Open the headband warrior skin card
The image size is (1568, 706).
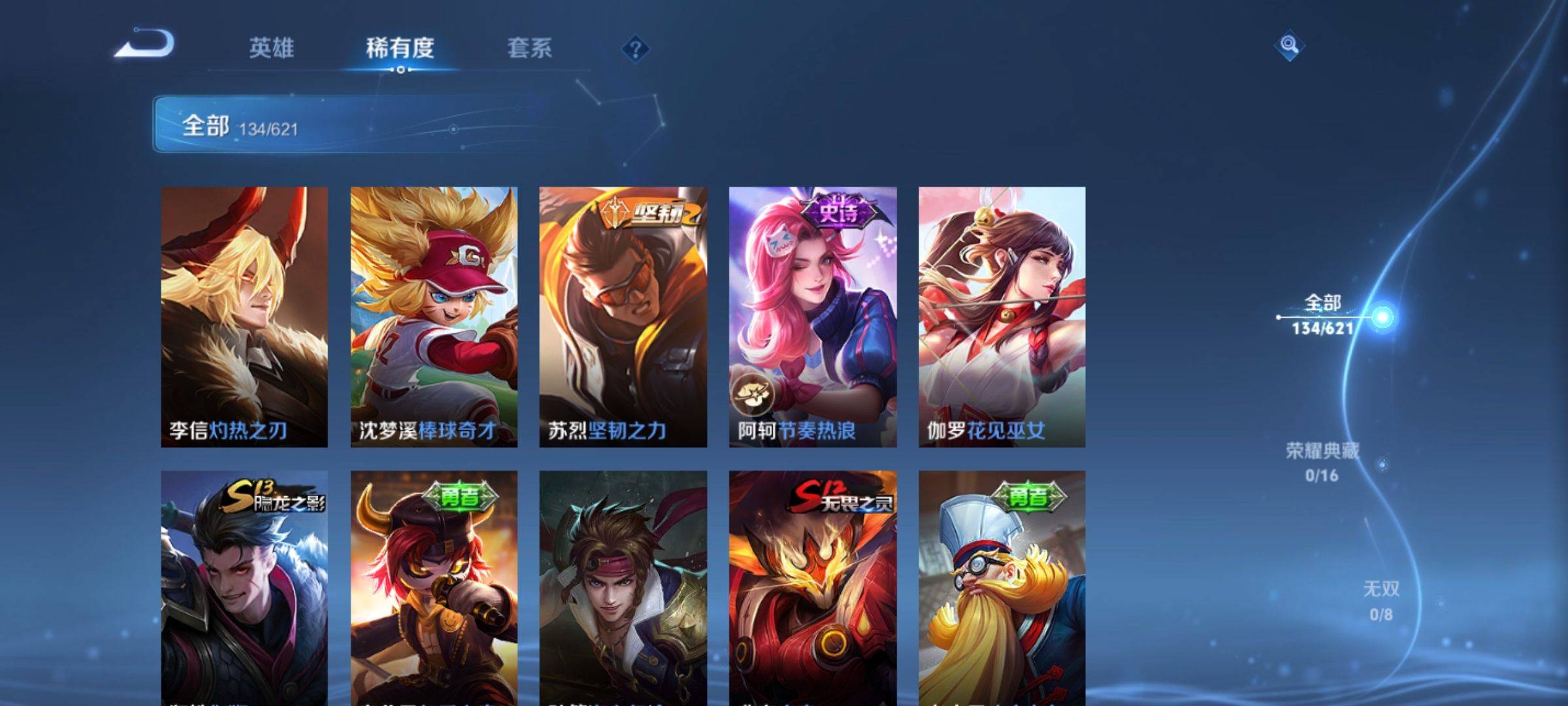(623, 588)
